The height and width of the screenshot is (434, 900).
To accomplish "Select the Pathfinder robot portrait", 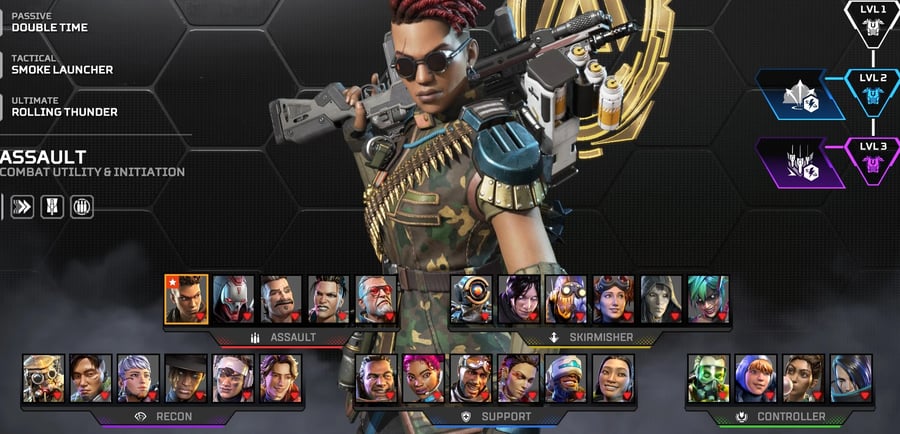I will coord(470,299).
